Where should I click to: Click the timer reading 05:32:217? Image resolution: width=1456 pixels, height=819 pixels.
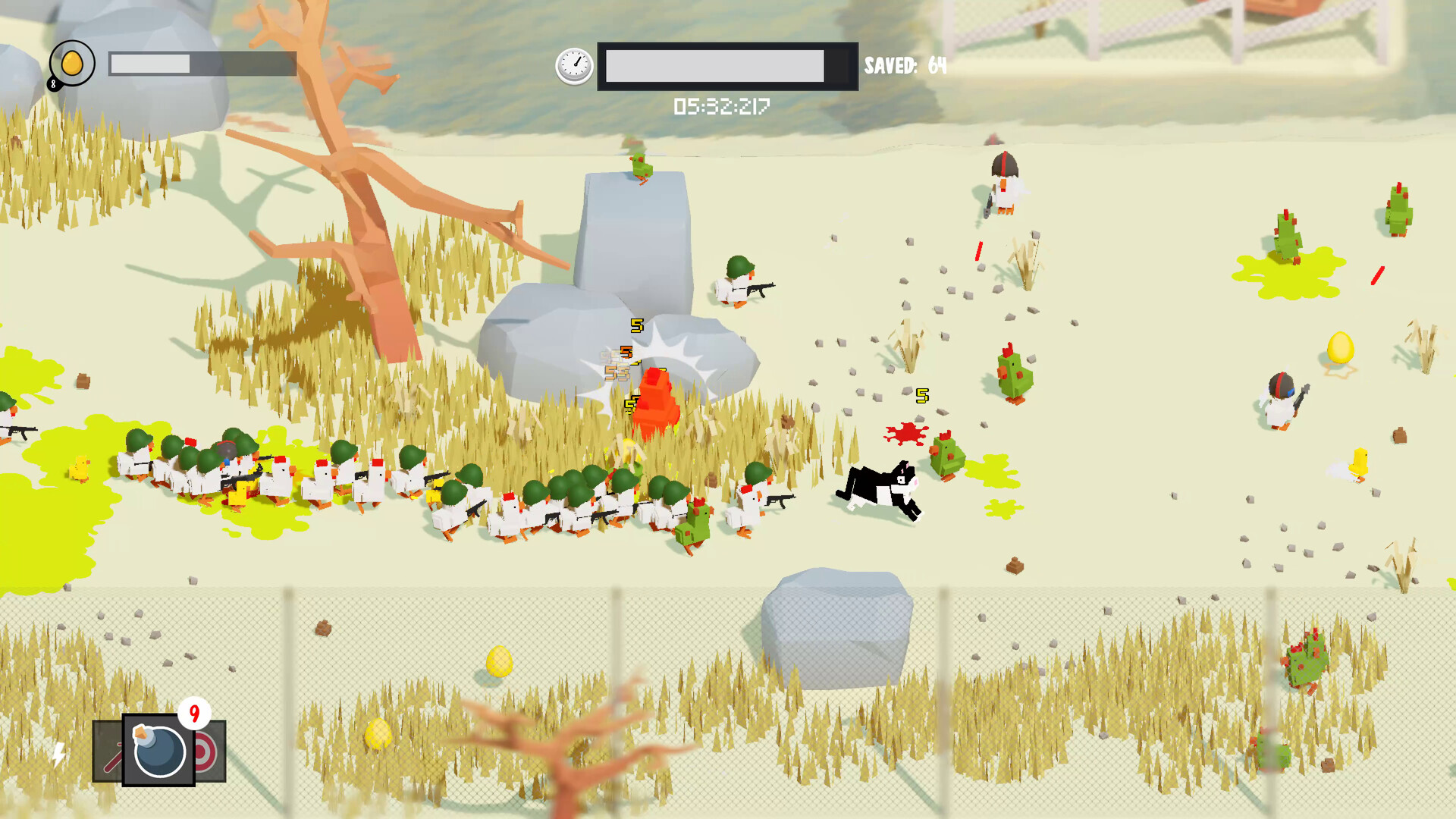click(723, 107)
